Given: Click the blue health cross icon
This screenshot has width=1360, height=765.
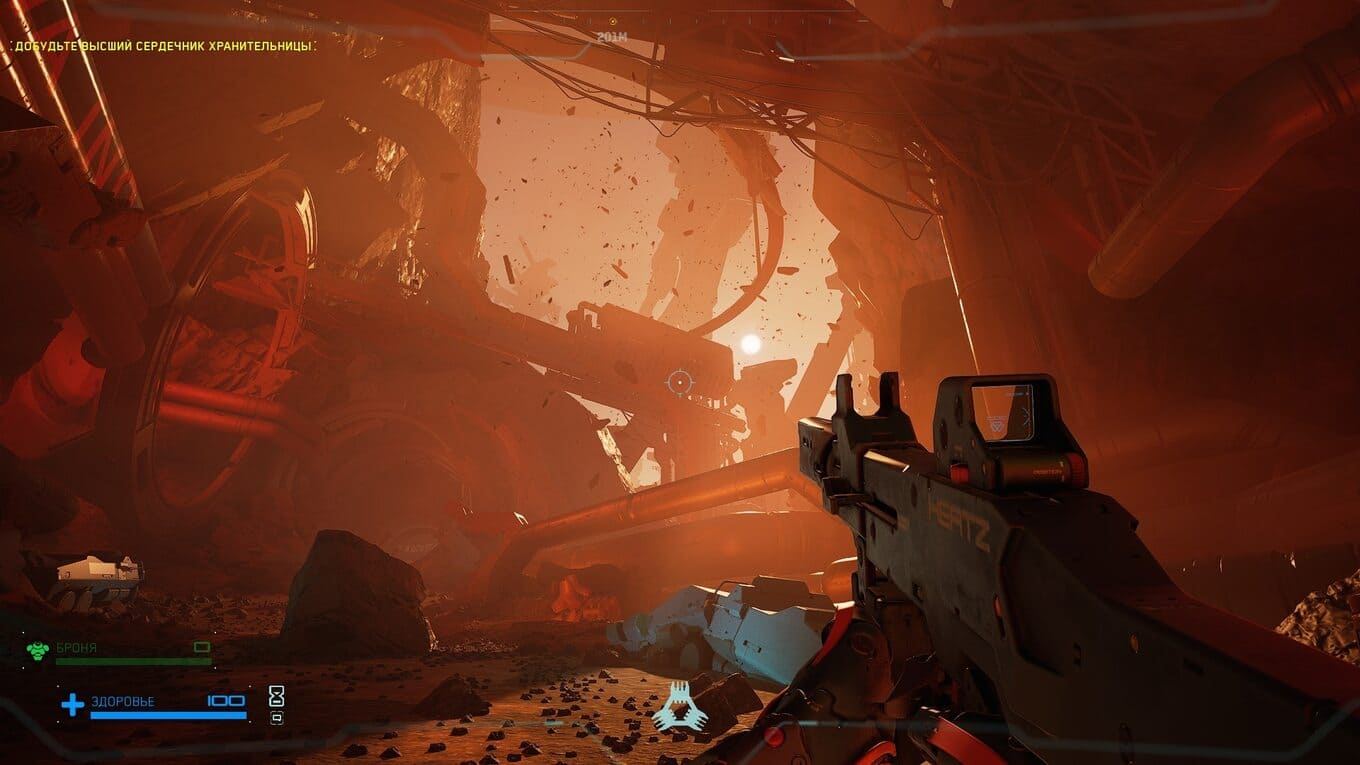Looking at the screenshot, I should click(72, 706).
